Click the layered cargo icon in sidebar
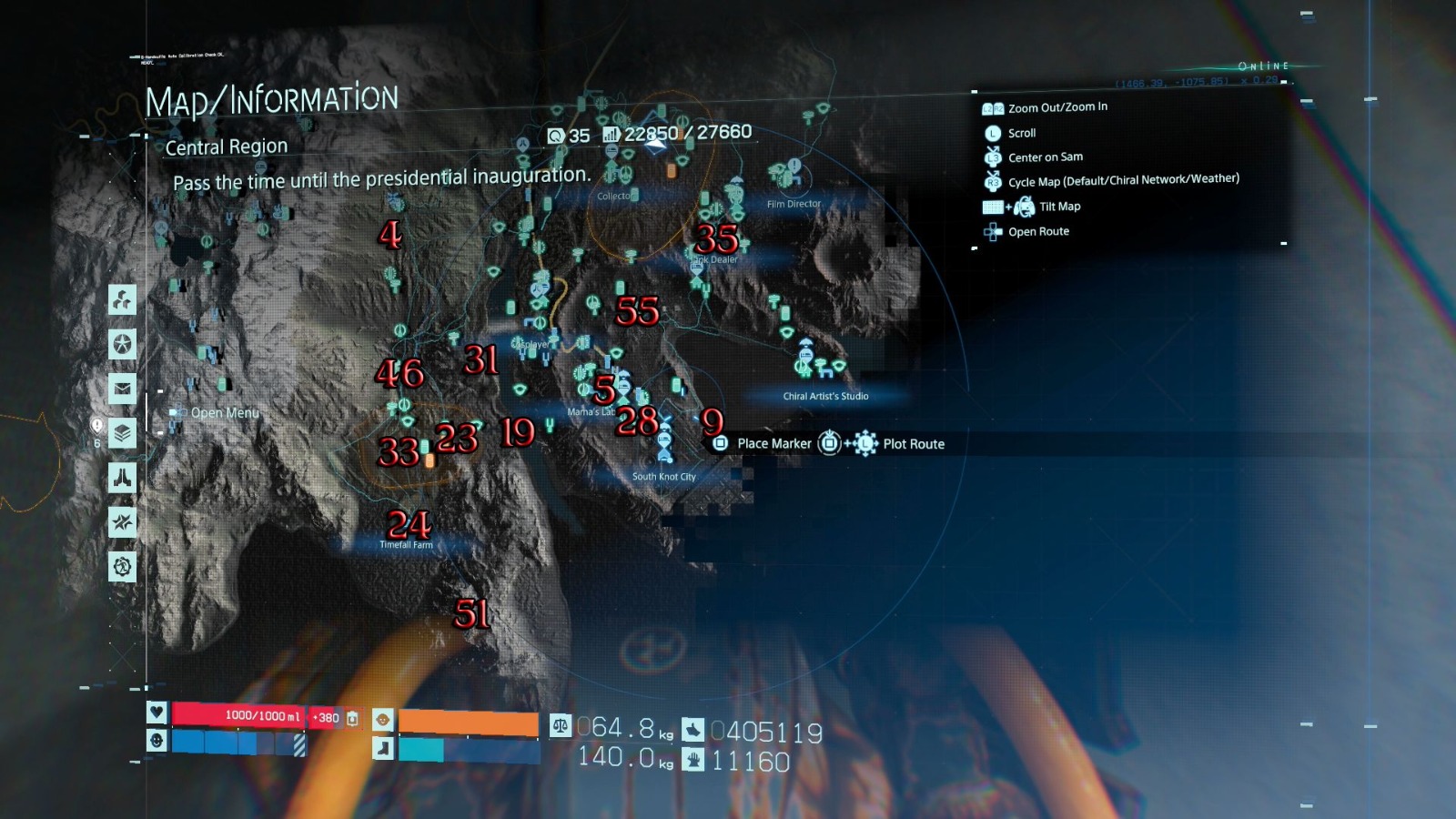Screen dimensions: 1456x819 pyautogui.click(x=123, y=434)
